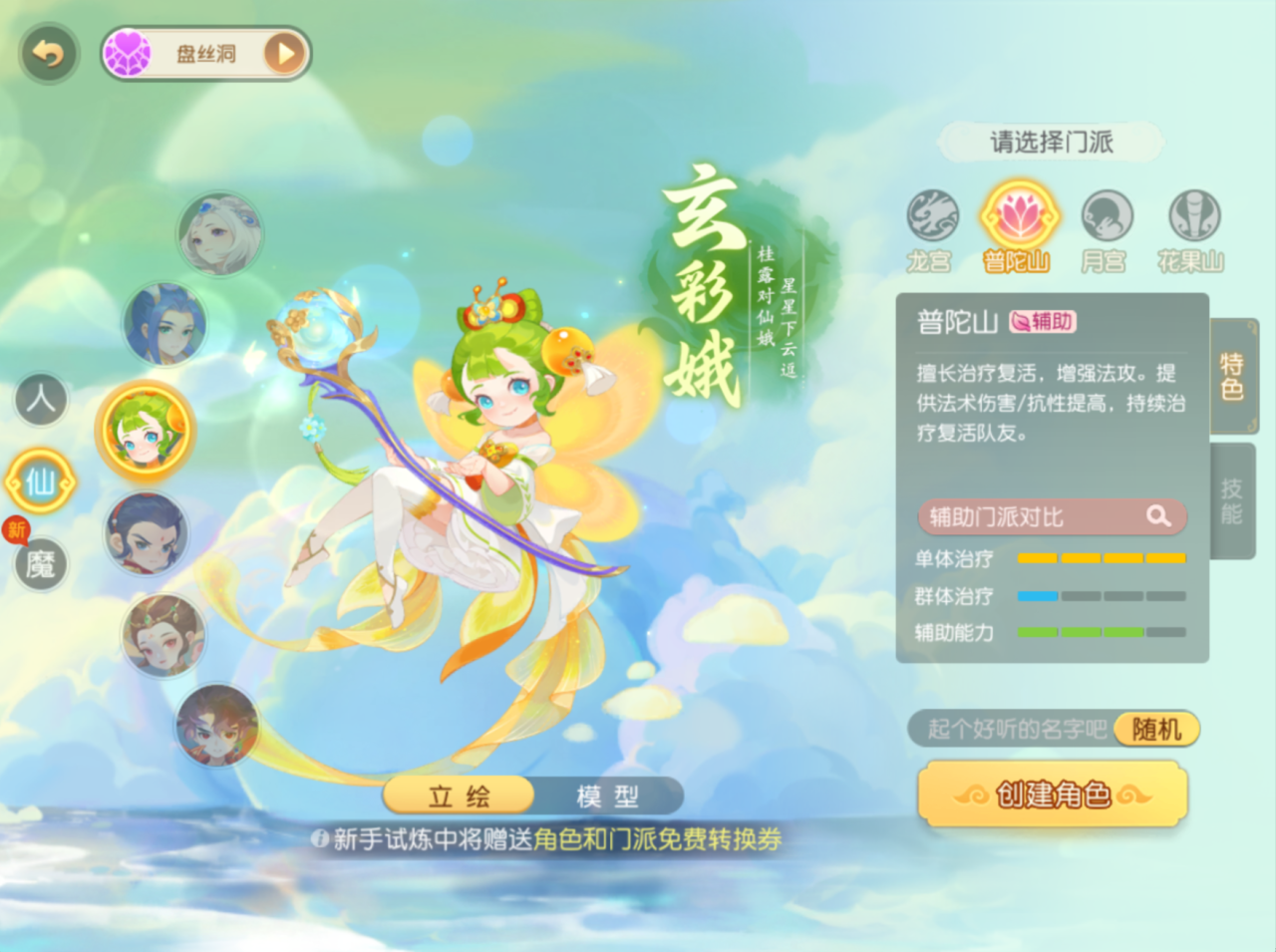Select the 仙 race option
Image resolution: width=1276 pixels, height=952 pixels.
[41, 481]
